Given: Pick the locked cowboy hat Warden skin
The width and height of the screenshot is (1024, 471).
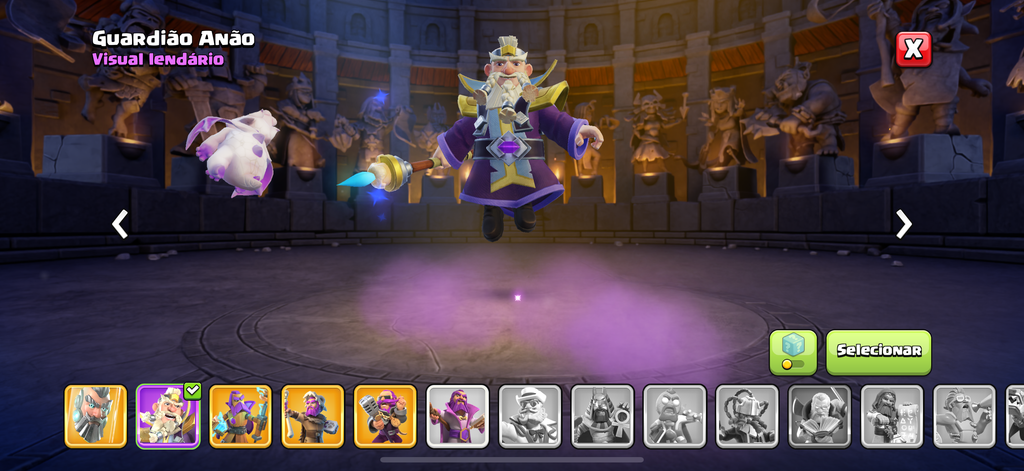Looking at the screenshot, I should [530, 415].
